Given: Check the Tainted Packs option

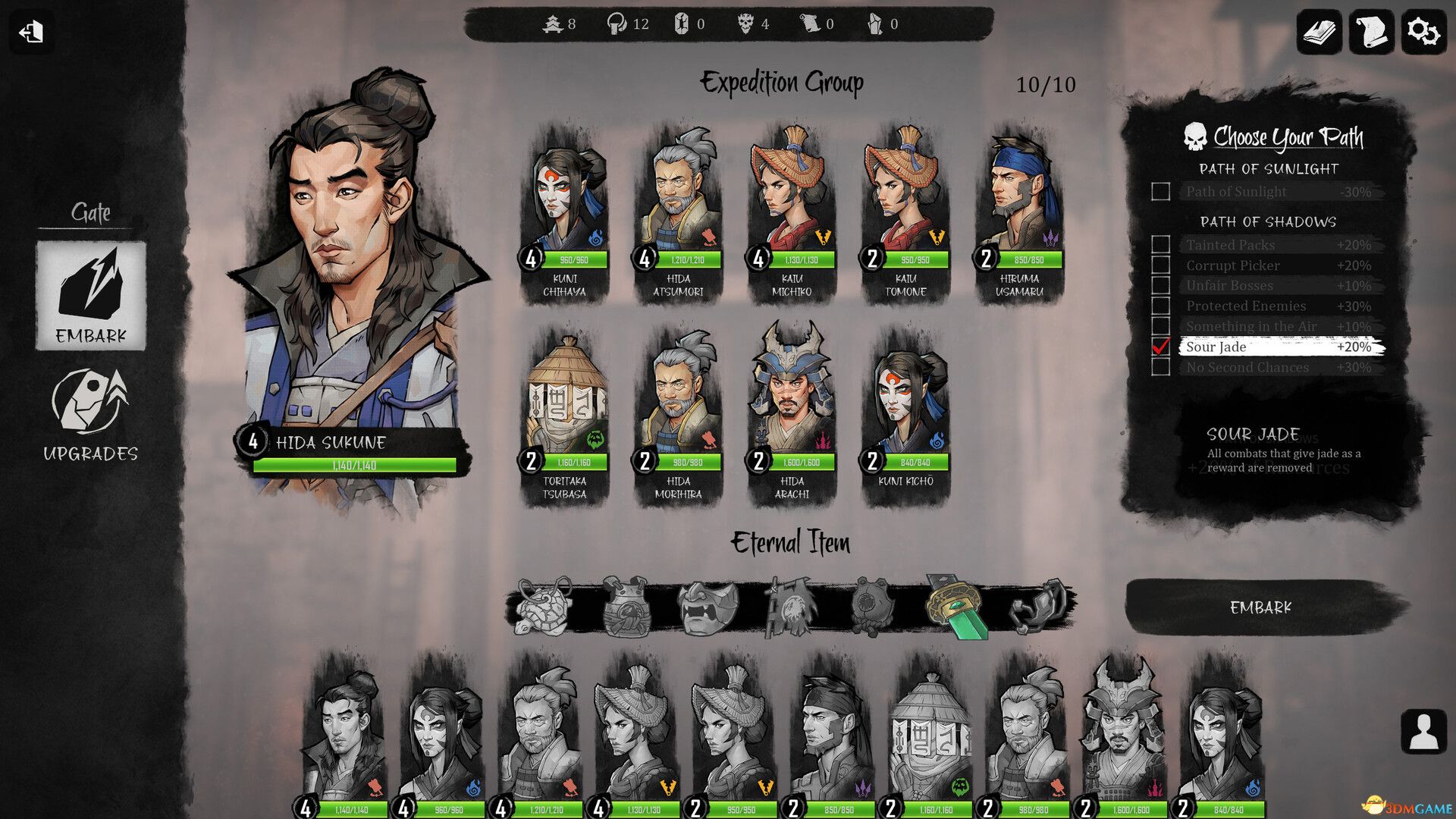Looking at the screenshot, I should point(1160,245).
